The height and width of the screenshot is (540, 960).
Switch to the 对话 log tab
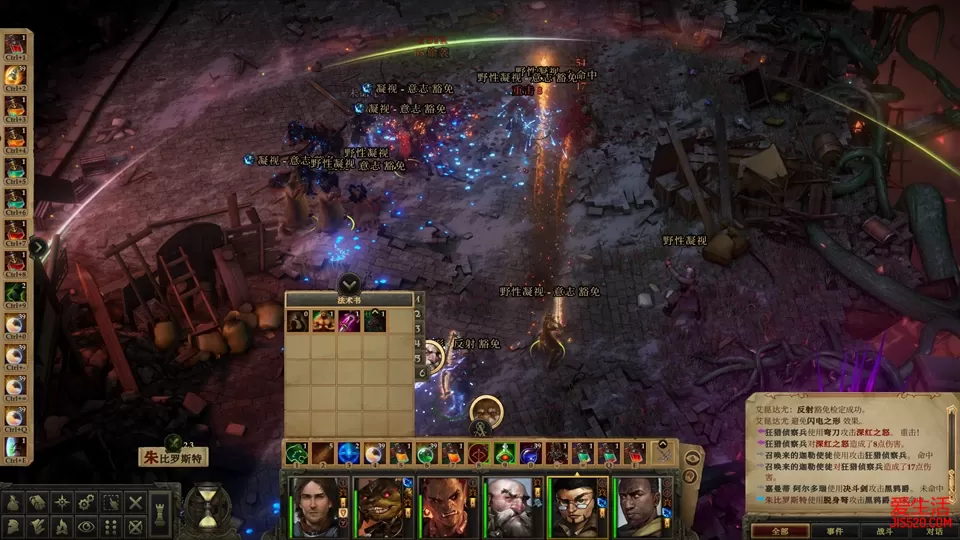(x=935, y=530)
